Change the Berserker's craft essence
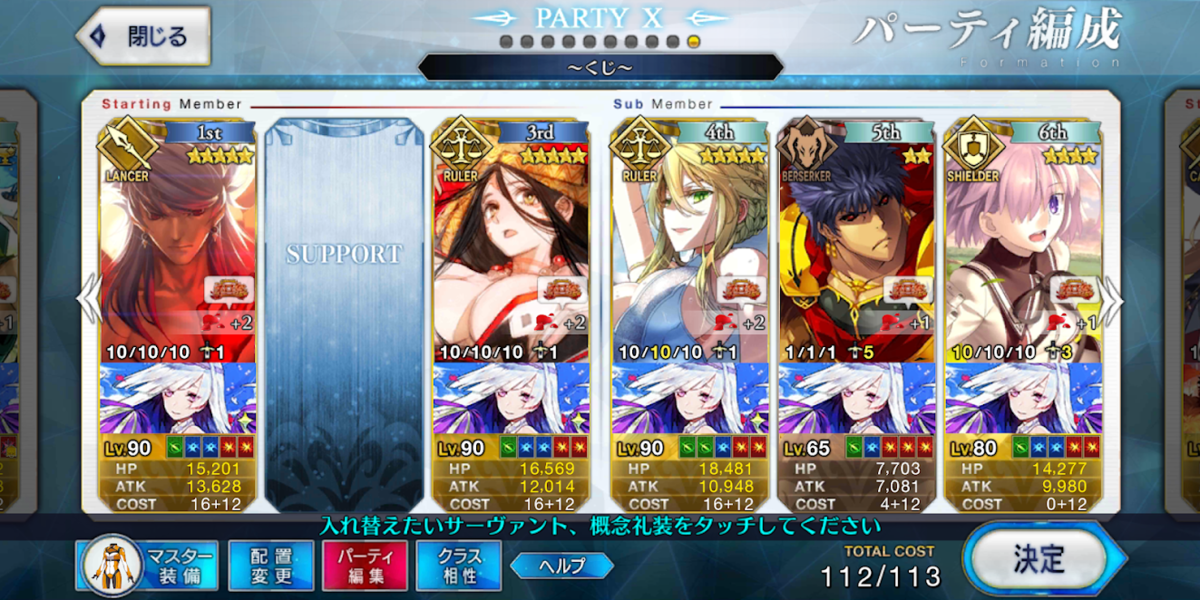Screen dimensions: 1200x600 pos(856,398)
